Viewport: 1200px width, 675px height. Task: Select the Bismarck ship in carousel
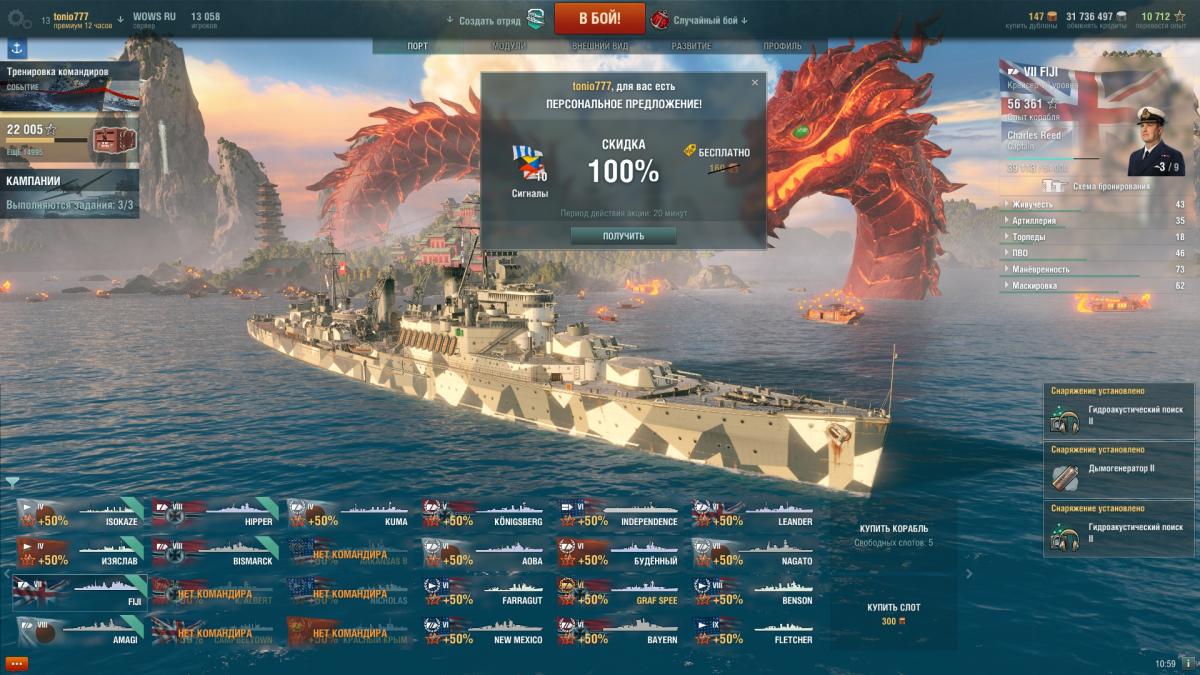pyautogui.click(x=215, y=550)
